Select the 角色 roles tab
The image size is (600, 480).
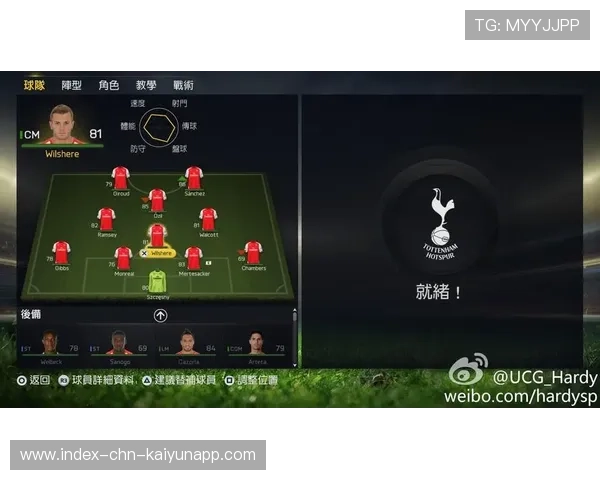tap(109, 86)
